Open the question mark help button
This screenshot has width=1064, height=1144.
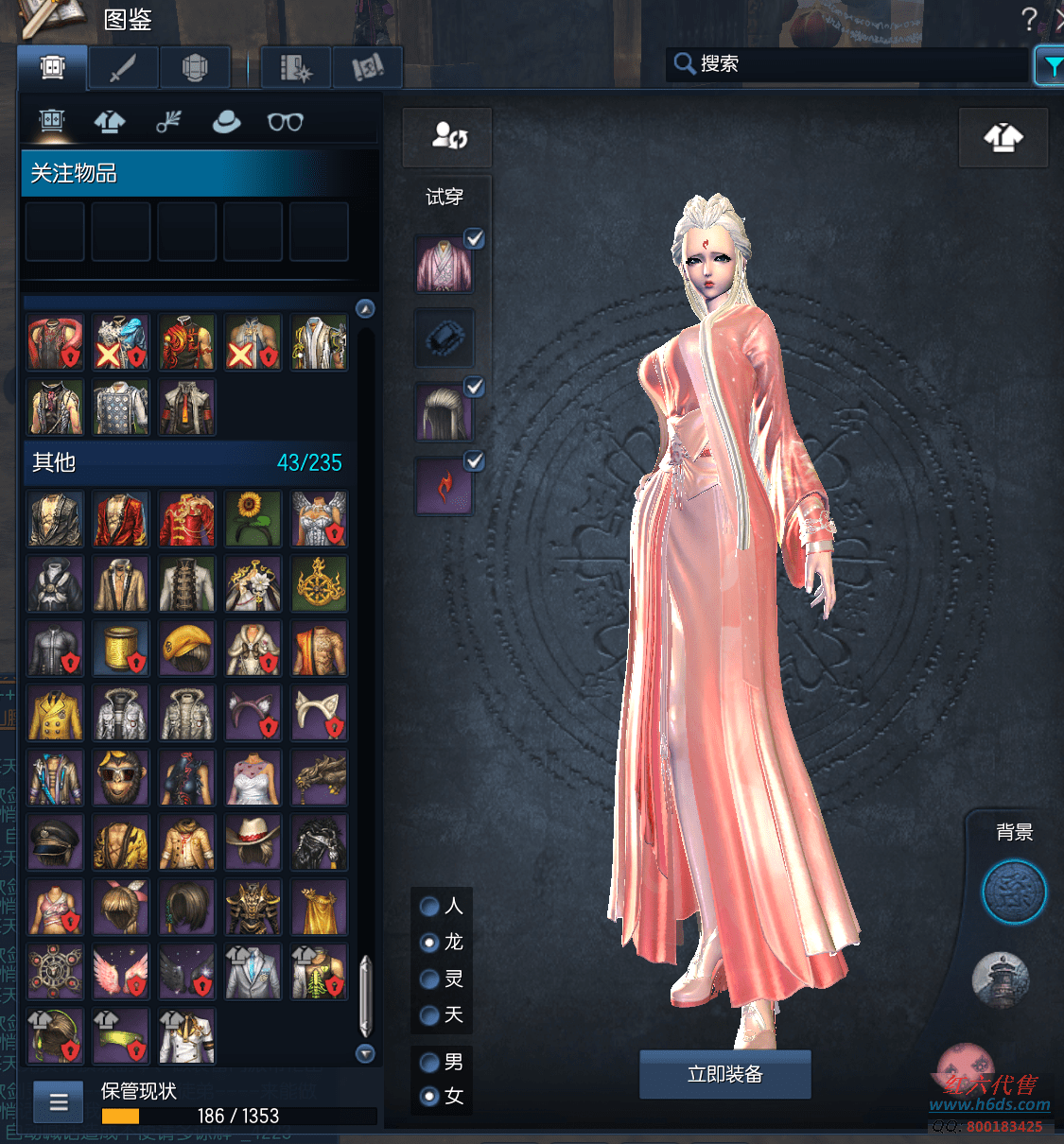point(1029,19)
